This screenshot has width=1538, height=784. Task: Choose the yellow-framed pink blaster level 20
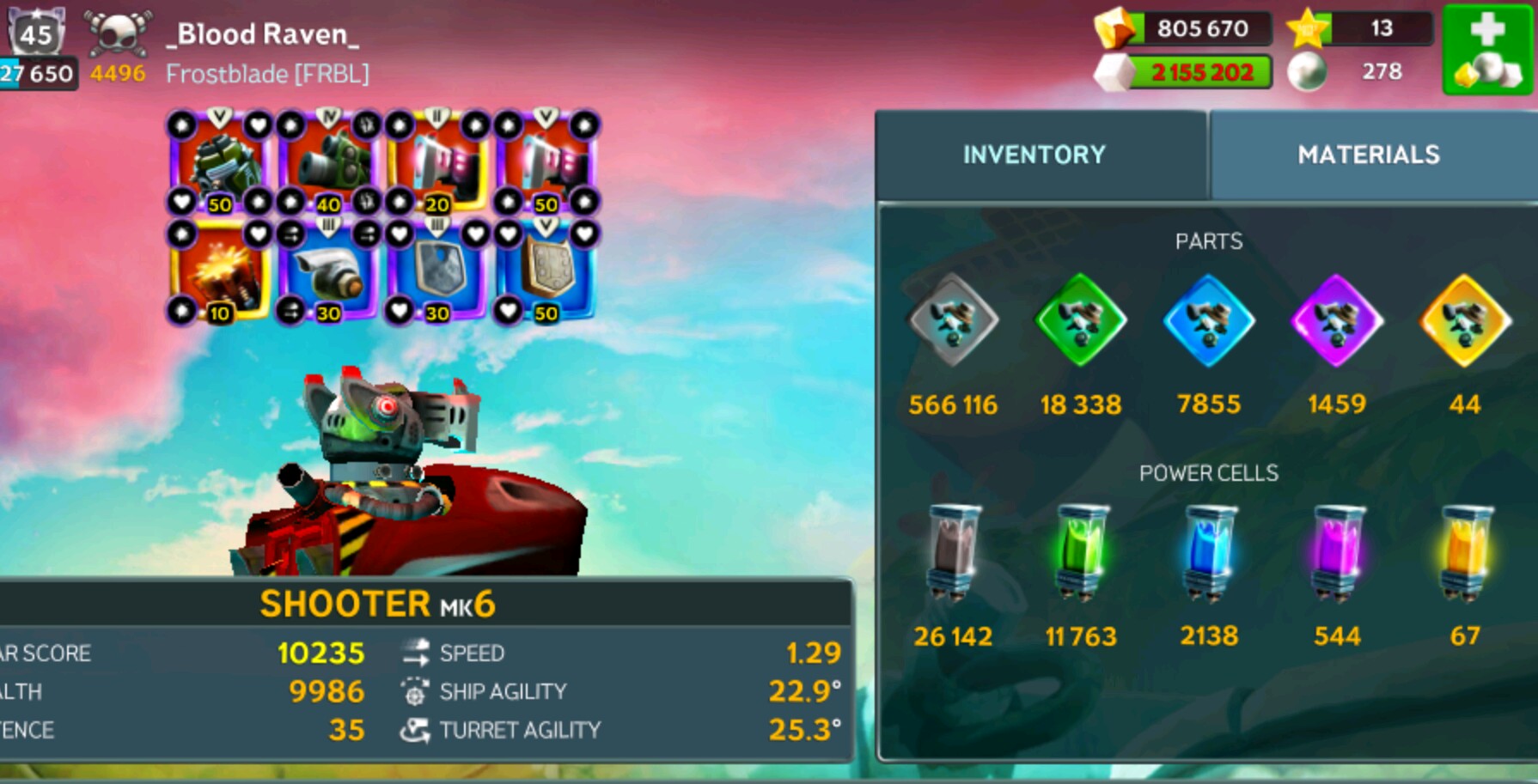click(437, 161)
